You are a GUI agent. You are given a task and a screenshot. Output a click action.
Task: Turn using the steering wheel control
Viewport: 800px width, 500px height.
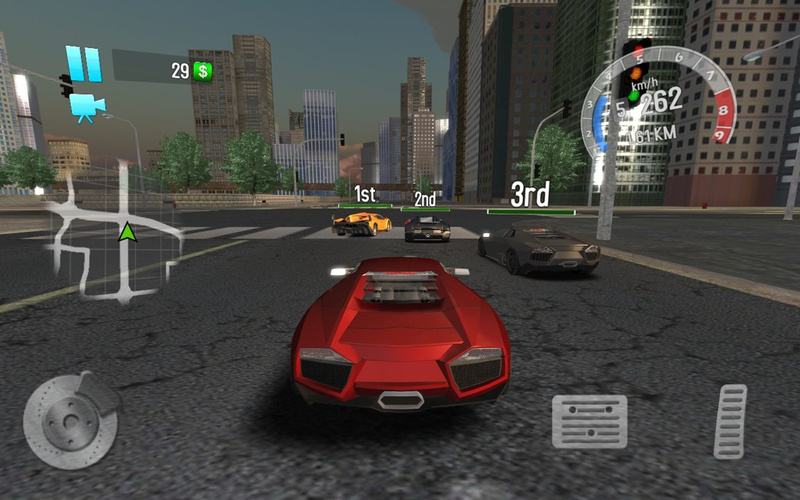tap(69, 420)
